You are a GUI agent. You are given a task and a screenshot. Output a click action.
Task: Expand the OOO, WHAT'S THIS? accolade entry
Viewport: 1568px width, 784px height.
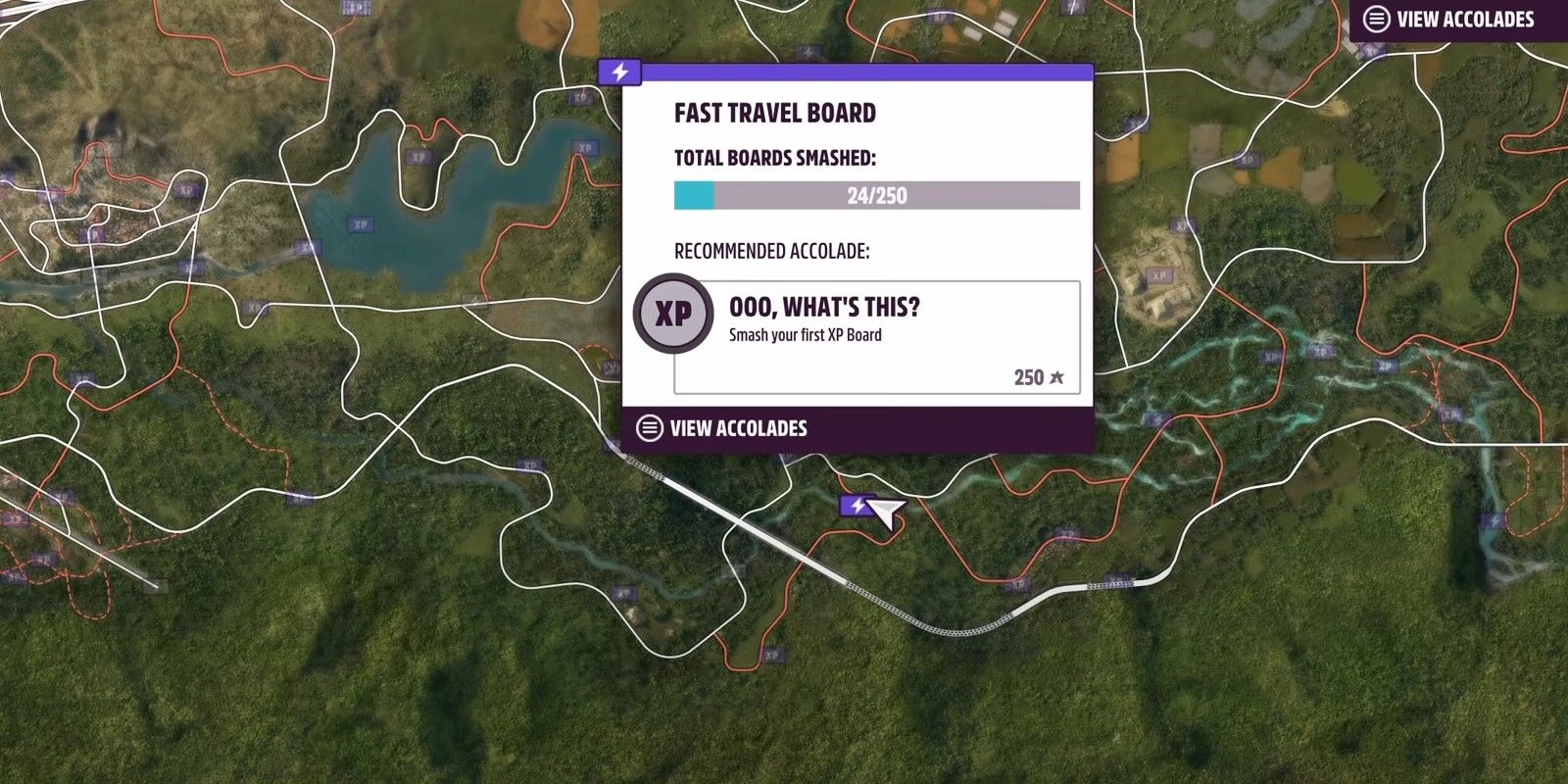click(x=823, y=306)
